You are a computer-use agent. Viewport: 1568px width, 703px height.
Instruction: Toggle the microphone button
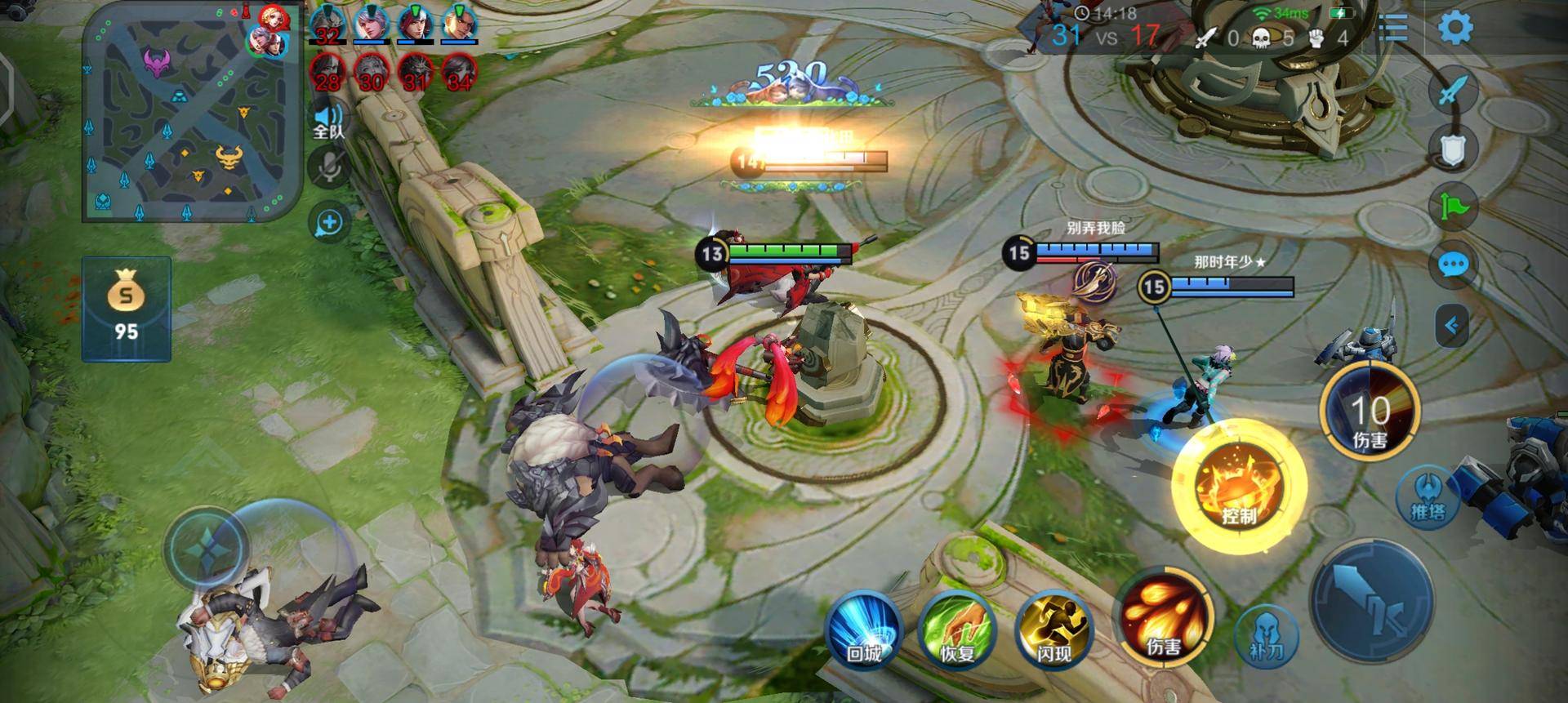click(329, 167)
